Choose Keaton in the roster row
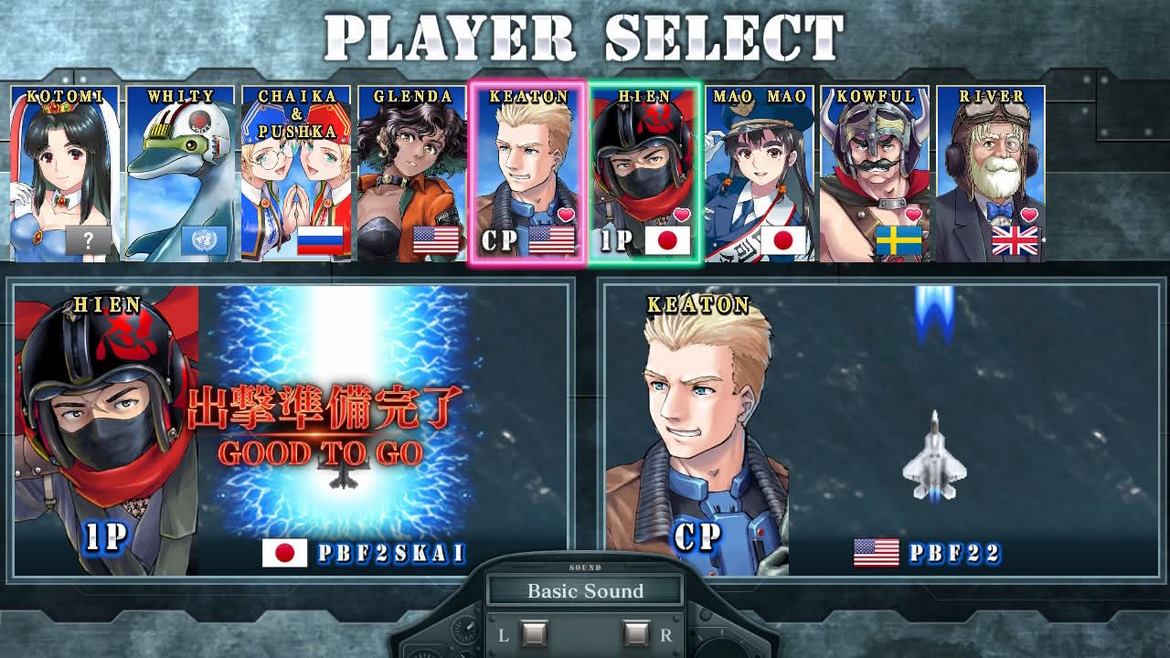This screenshot has width=1170, height=658. click(528, 173)
